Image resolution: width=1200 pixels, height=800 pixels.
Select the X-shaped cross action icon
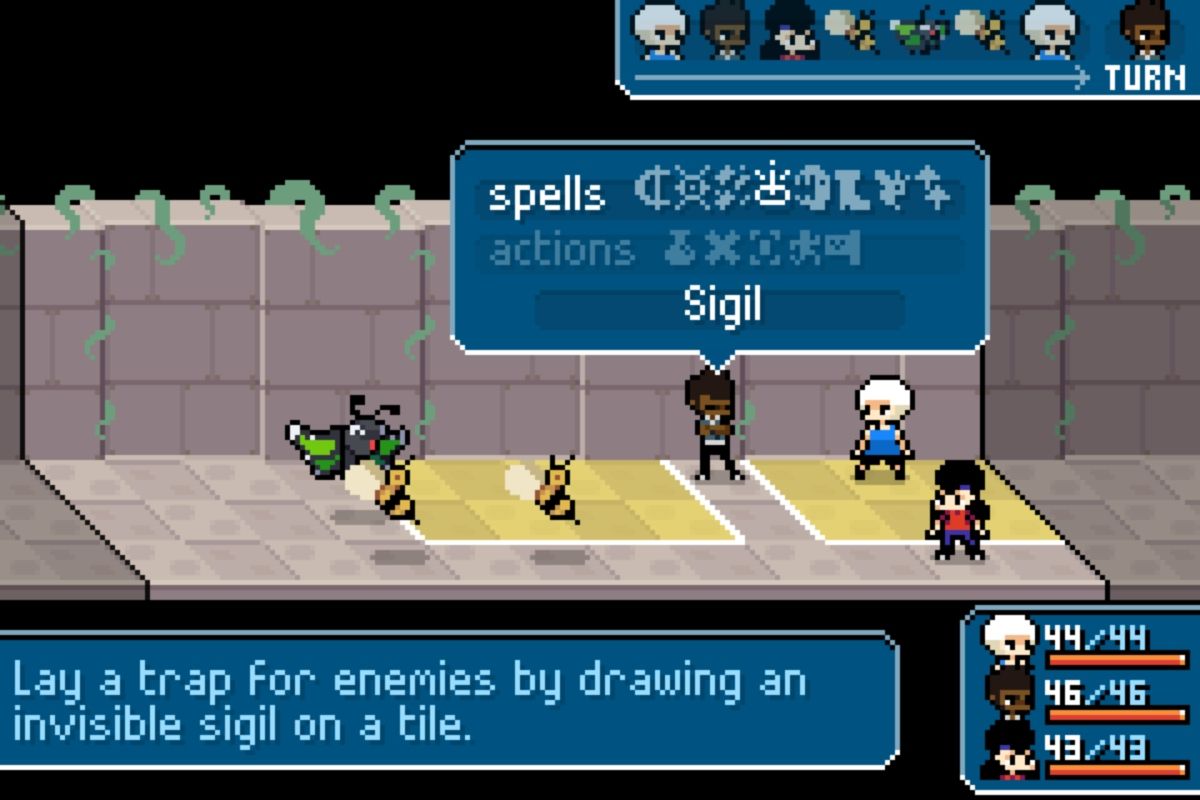pos(718,250)
